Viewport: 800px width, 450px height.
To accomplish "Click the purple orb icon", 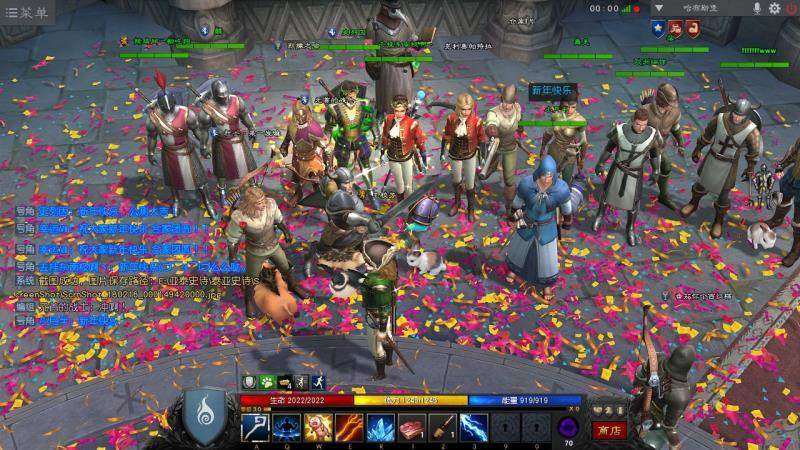I will pyautogui.click(x=568, y=426).
